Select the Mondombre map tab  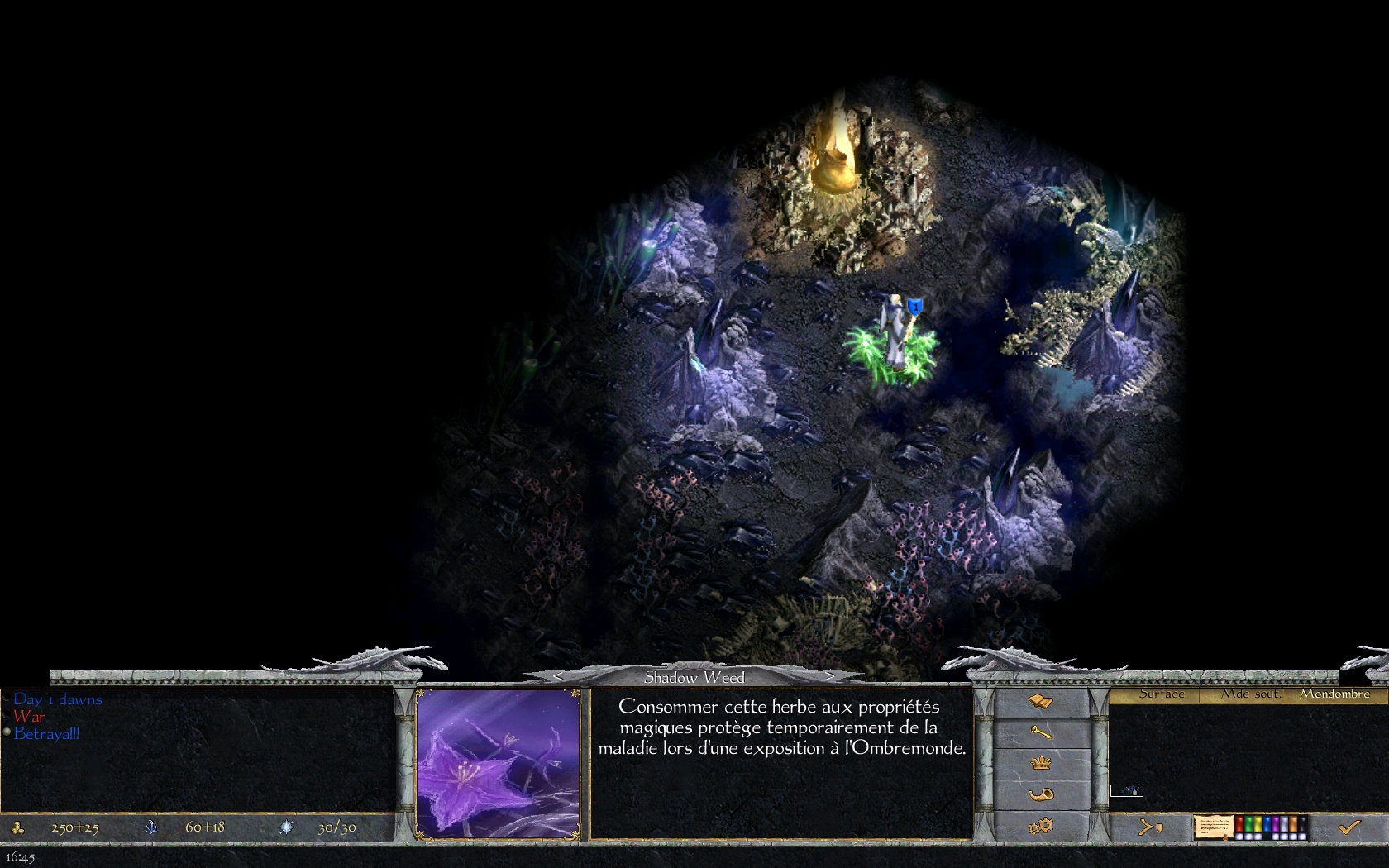point(1334,694)
